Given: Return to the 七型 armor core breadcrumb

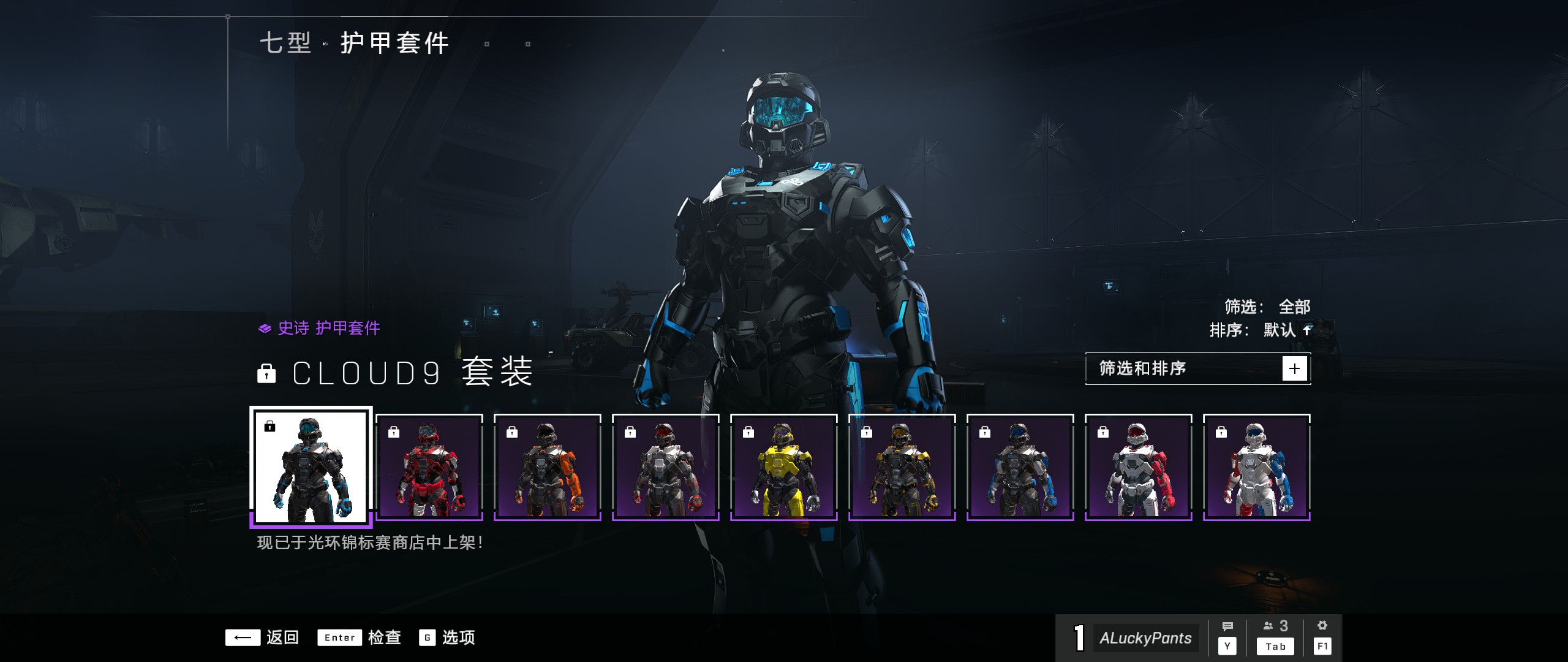Looking at the screenshot, I should click(286, 43).
